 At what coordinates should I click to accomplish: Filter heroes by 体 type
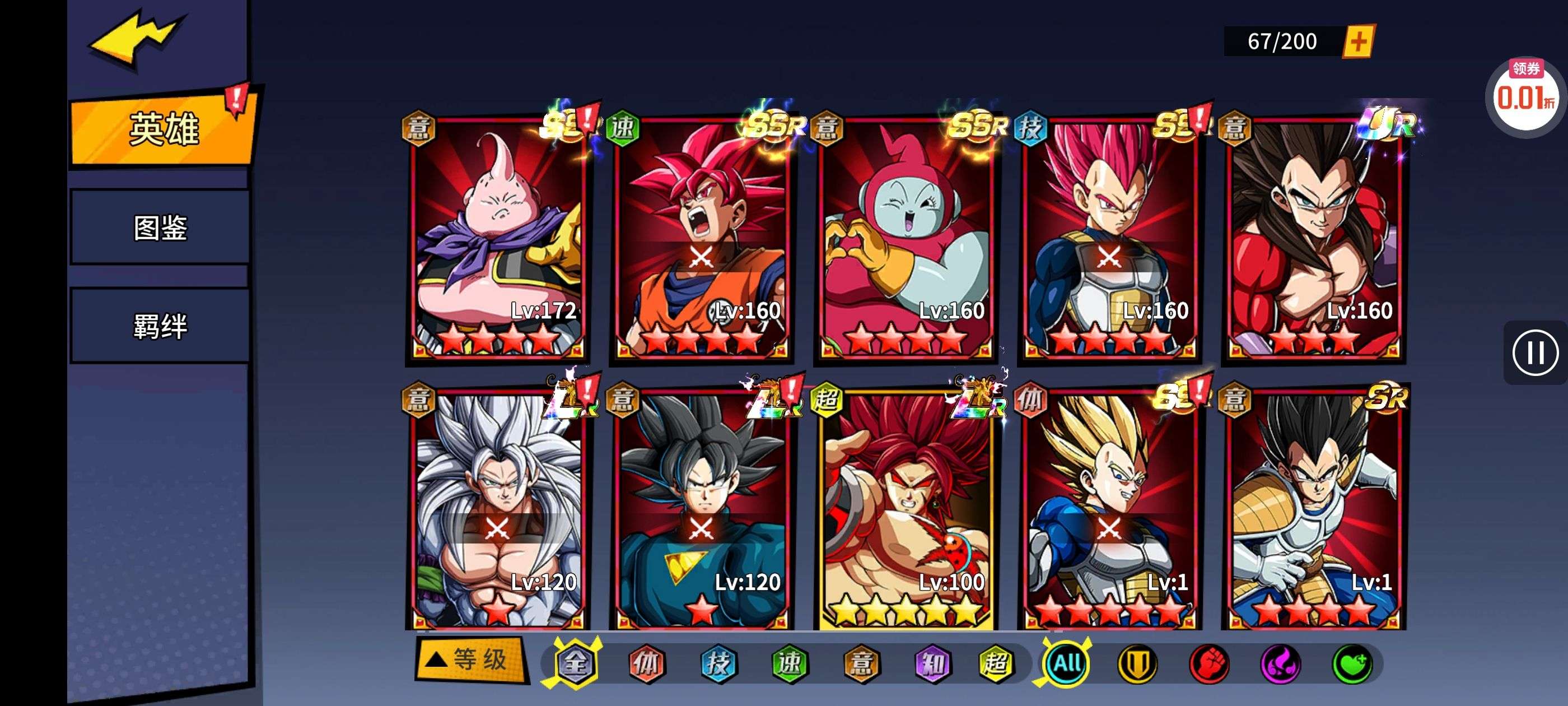pyautogui.click(x=646, y=663)
